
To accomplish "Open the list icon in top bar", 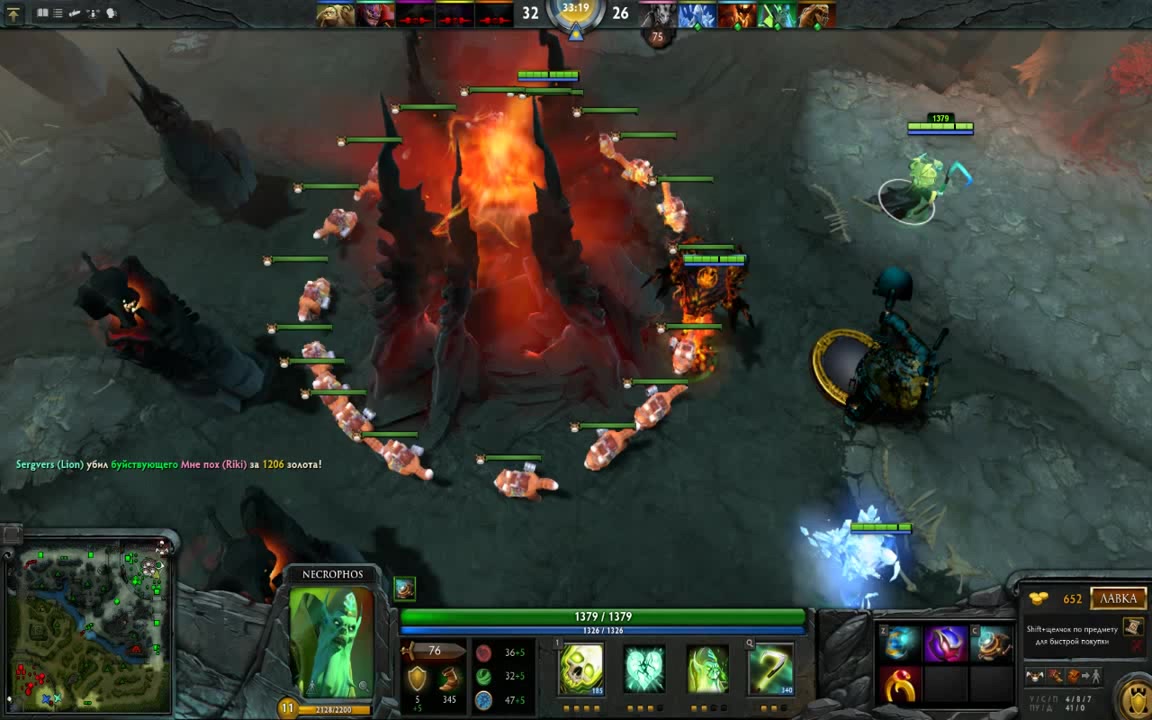I will pyautogui.click(x=58, y=14).
